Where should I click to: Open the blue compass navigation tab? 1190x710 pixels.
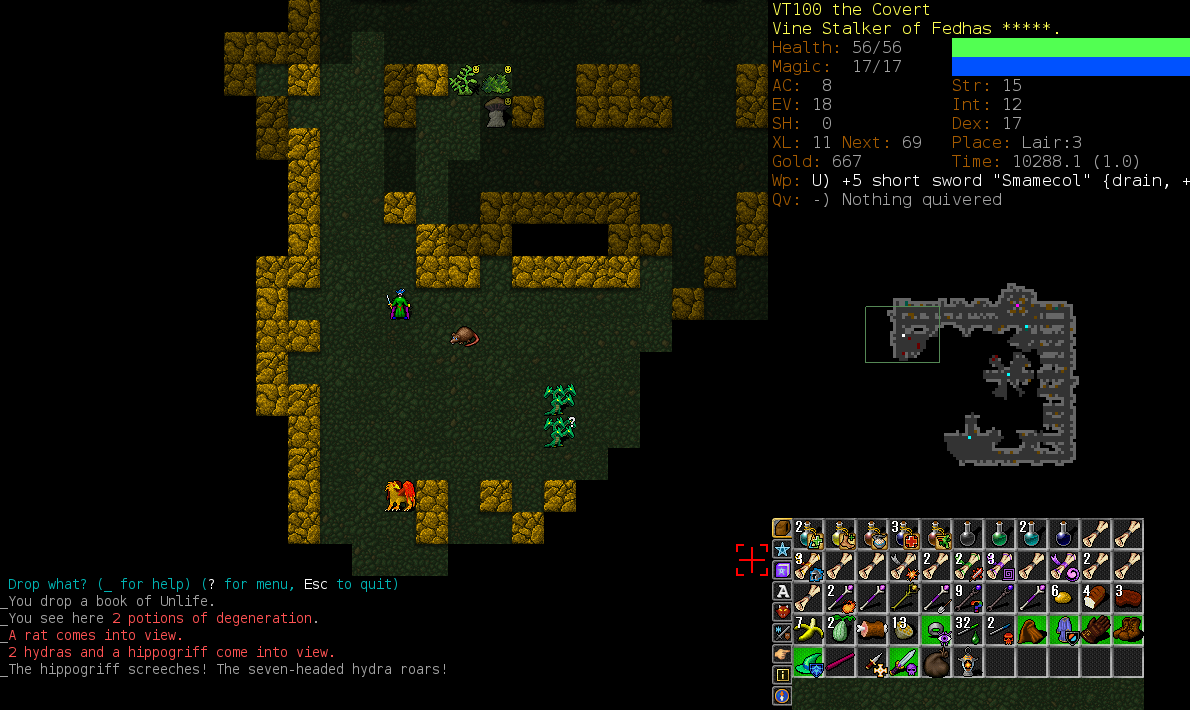click(x=782, y=696)
